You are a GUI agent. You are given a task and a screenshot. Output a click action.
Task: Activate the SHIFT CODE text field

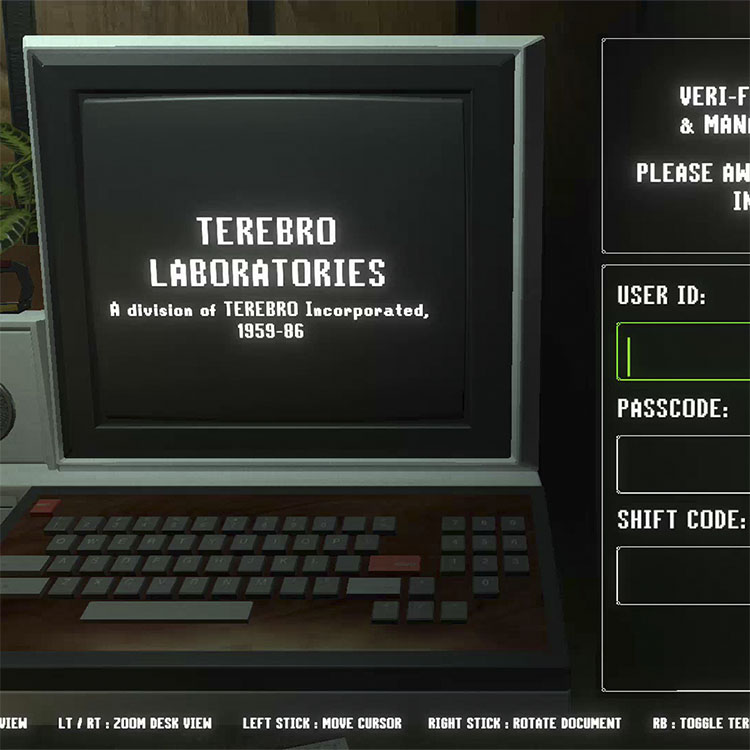coord(685,575)
